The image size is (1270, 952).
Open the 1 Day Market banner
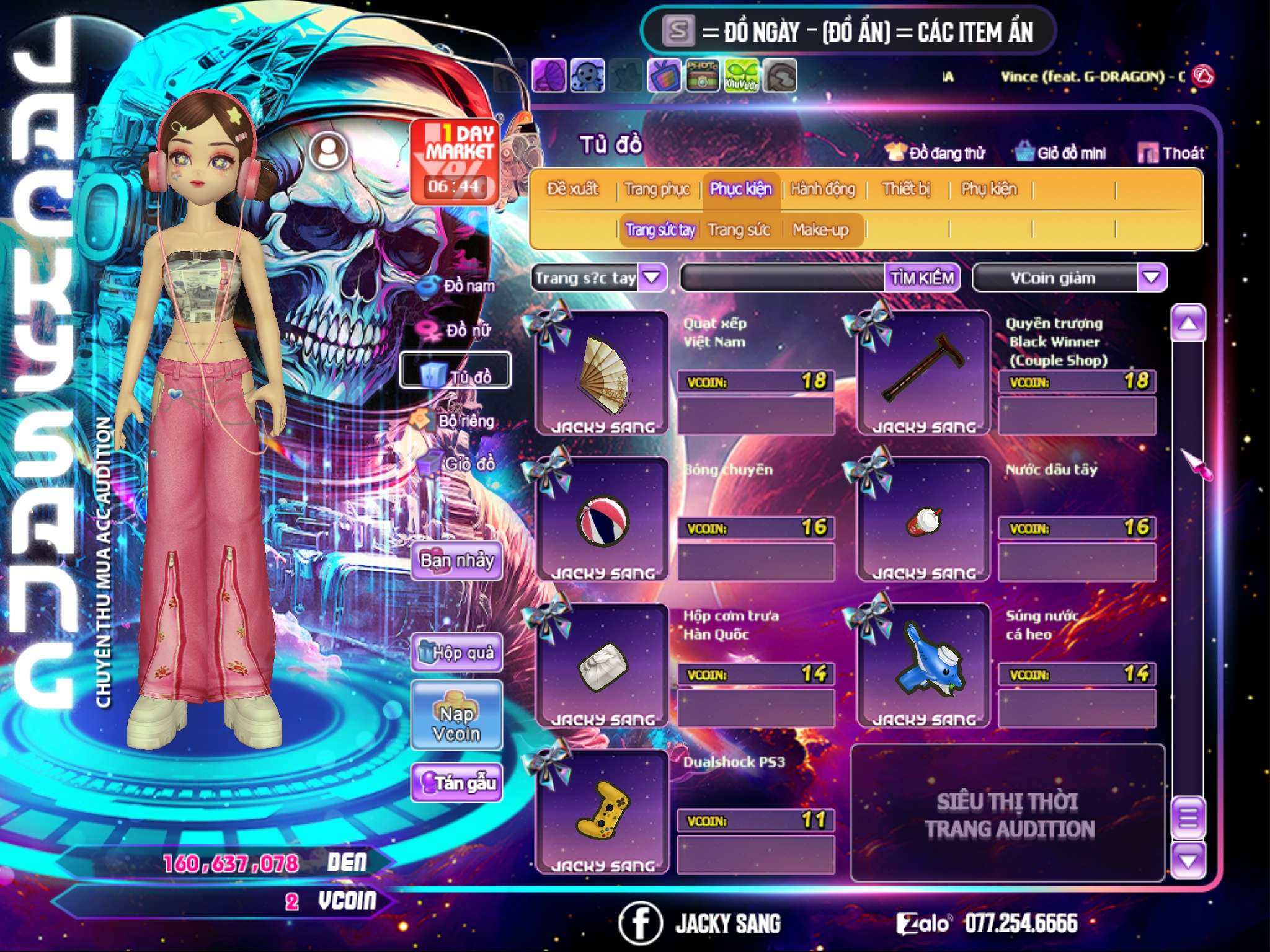point(456,161)
